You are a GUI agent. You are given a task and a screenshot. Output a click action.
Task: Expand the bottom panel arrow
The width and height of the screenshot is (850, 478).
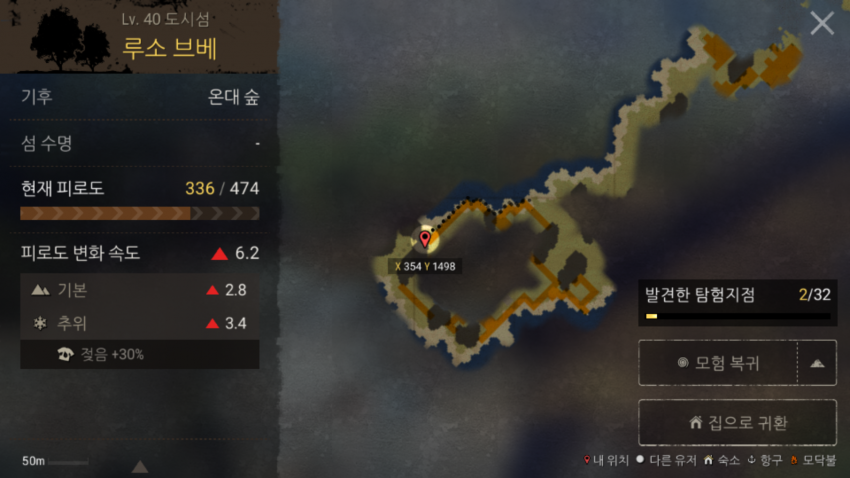coord(140,466)
